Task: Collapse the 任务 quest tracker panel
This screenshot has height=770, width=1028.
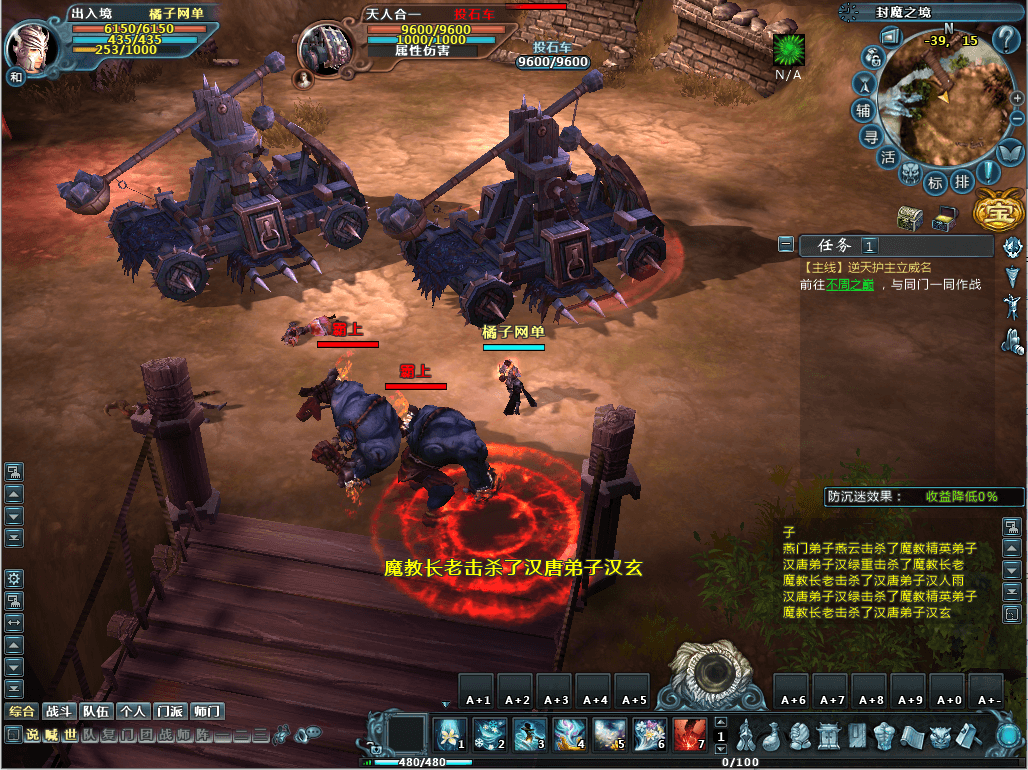Action: (786, 244)
